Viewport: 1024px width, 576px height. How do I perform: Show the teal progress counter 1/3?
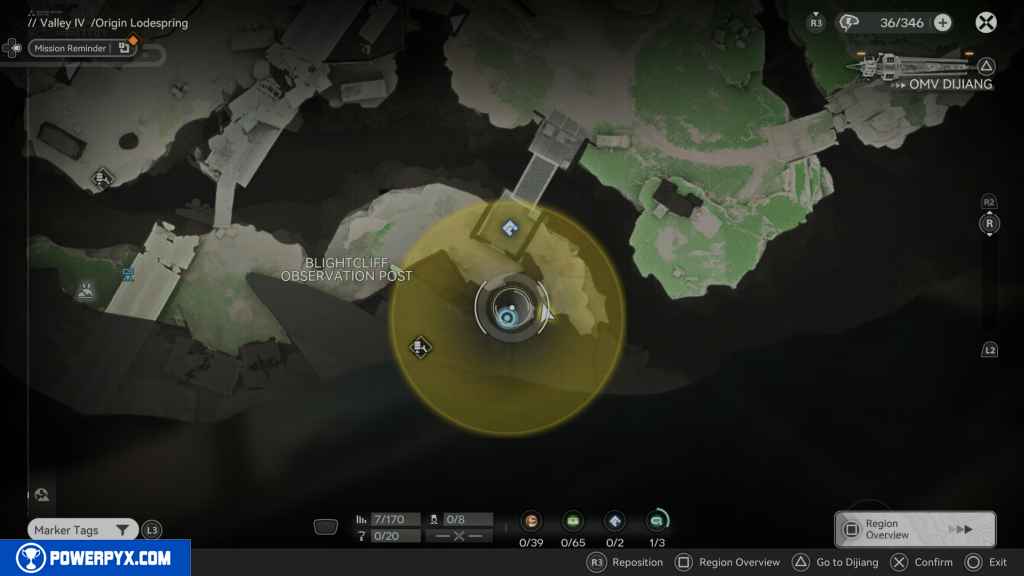657,521
